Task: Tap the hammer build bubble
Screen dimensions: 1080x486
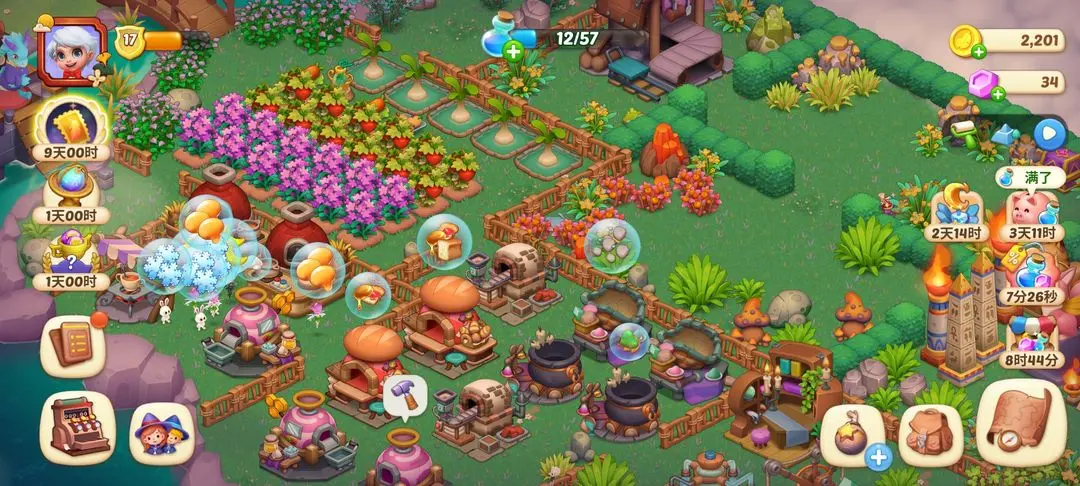Action: (x=405, y=392)
